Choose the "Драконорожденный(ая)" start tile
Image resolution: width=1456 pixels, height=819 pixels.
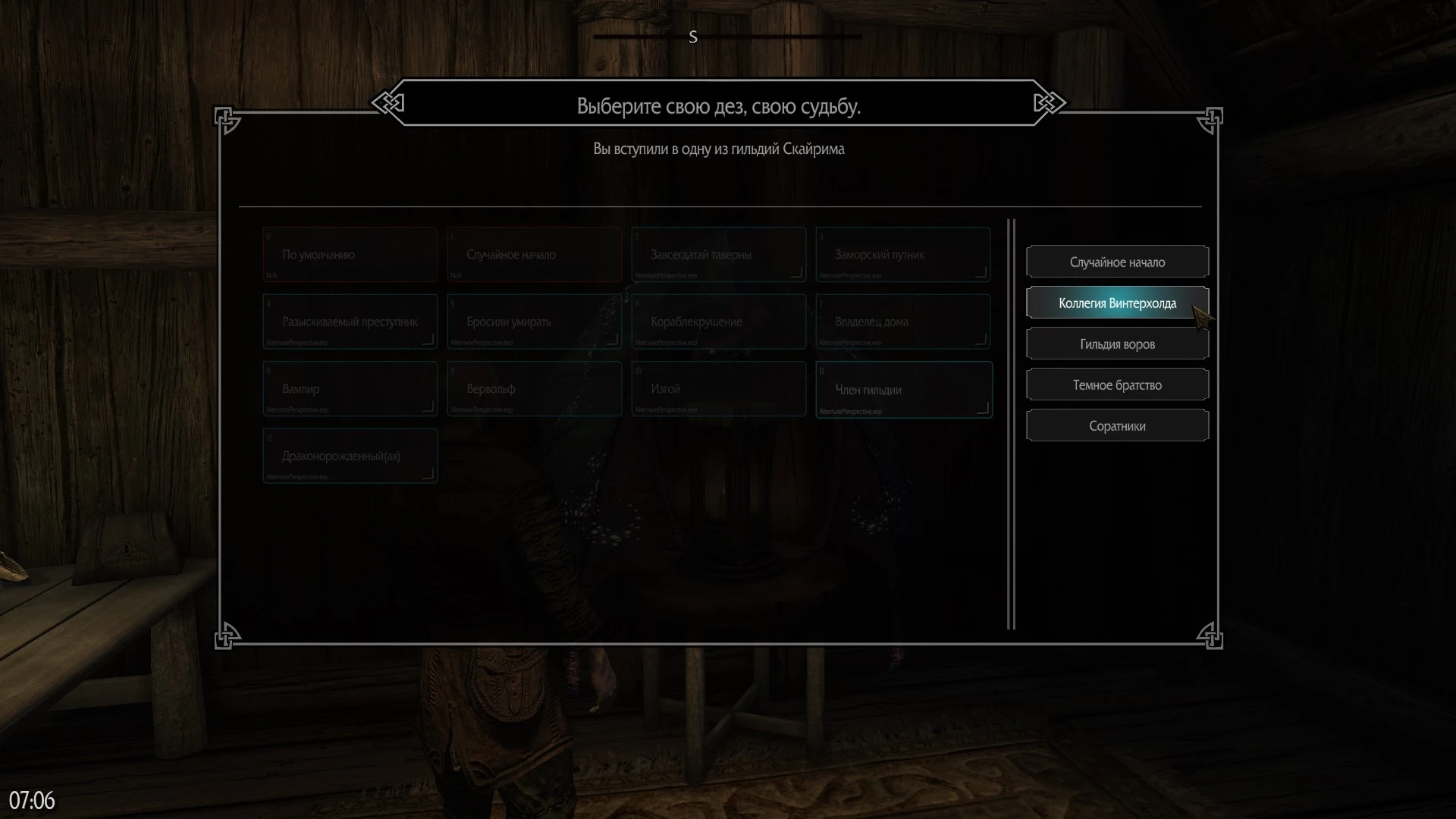click(350, 456)
